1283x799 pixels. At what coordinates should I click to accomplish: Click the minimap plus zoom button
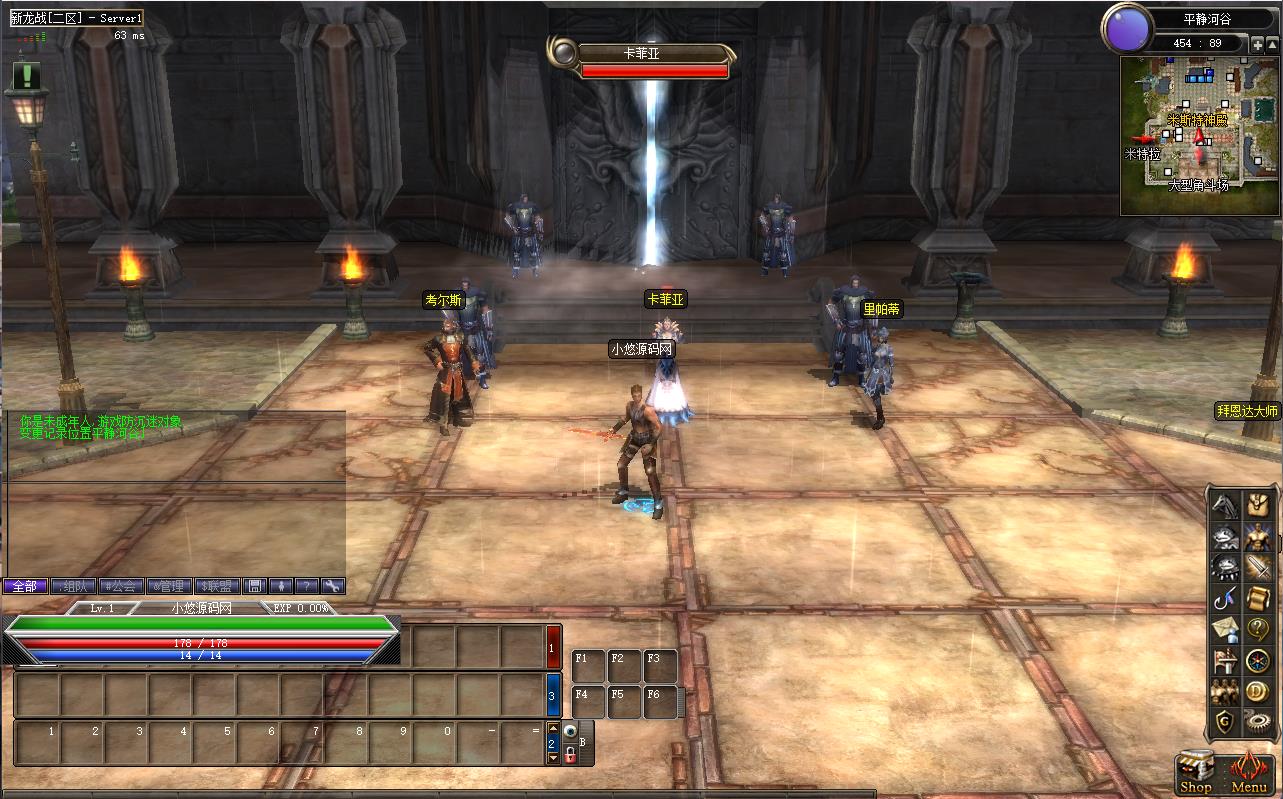[x=1257, y=44]
